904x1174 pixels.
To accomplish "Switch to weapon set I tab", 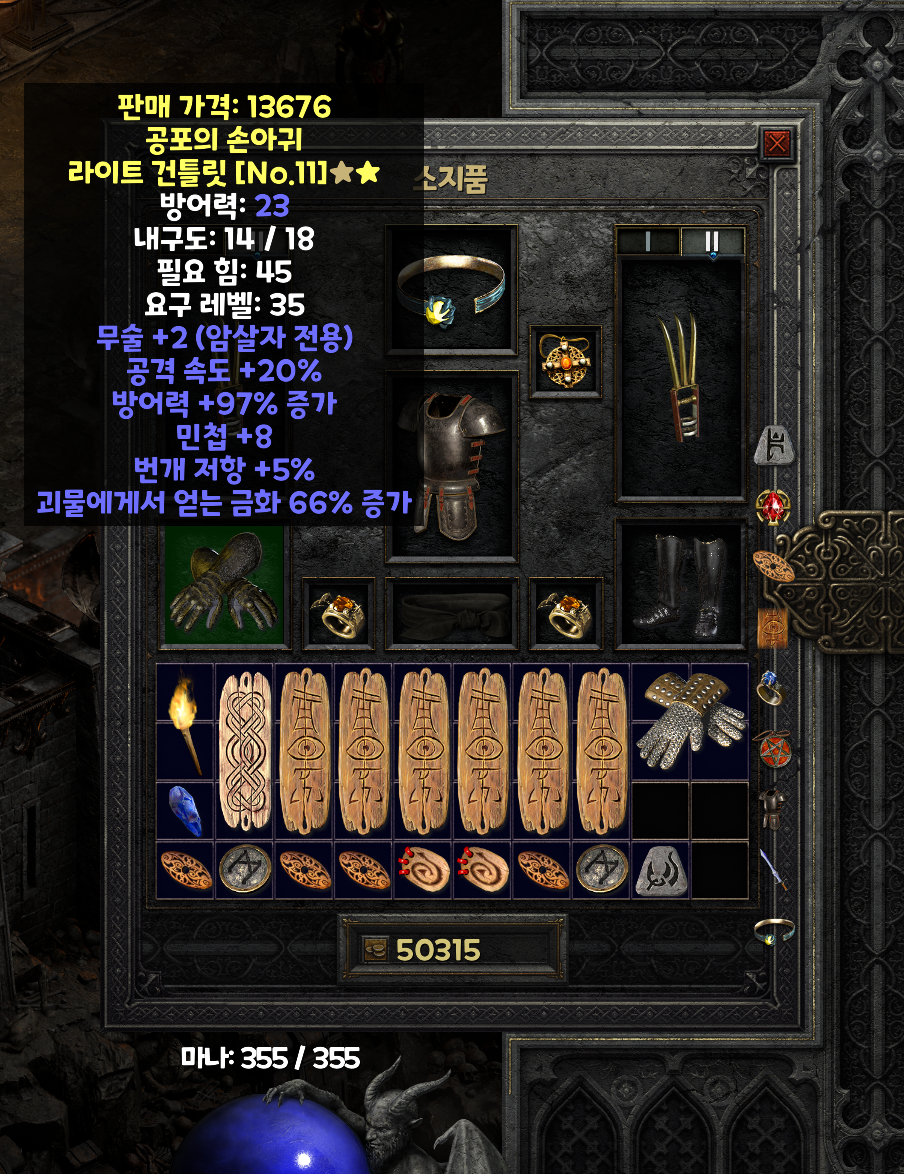I will point(647,241).
